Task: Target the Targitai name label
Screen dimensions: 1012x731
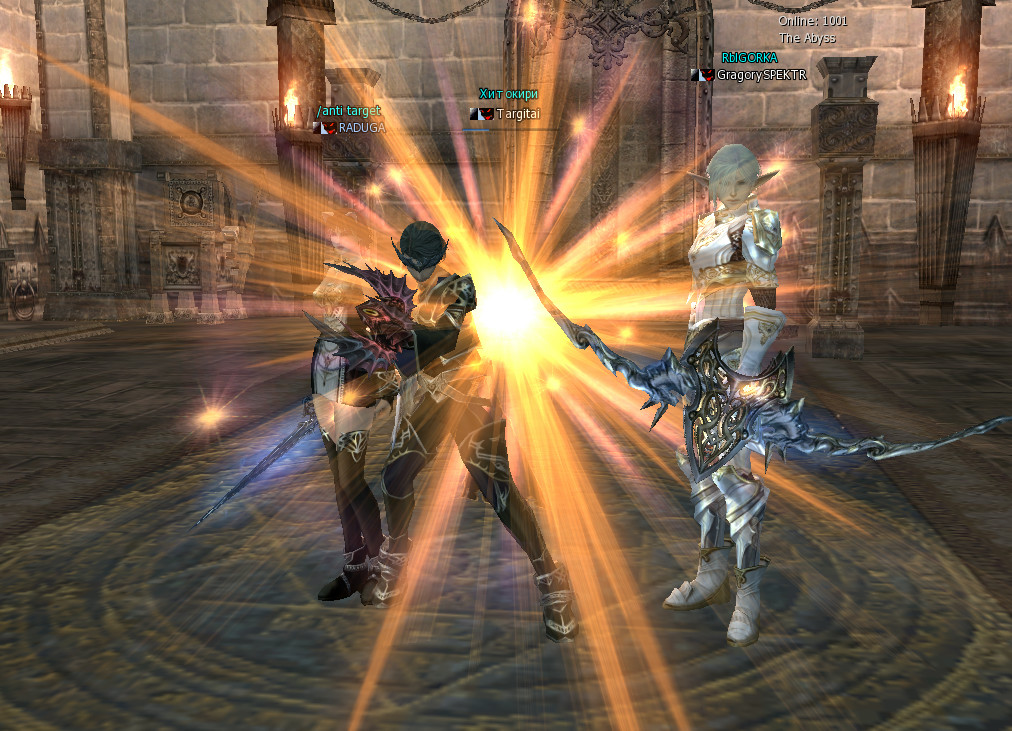Action: 517,114
